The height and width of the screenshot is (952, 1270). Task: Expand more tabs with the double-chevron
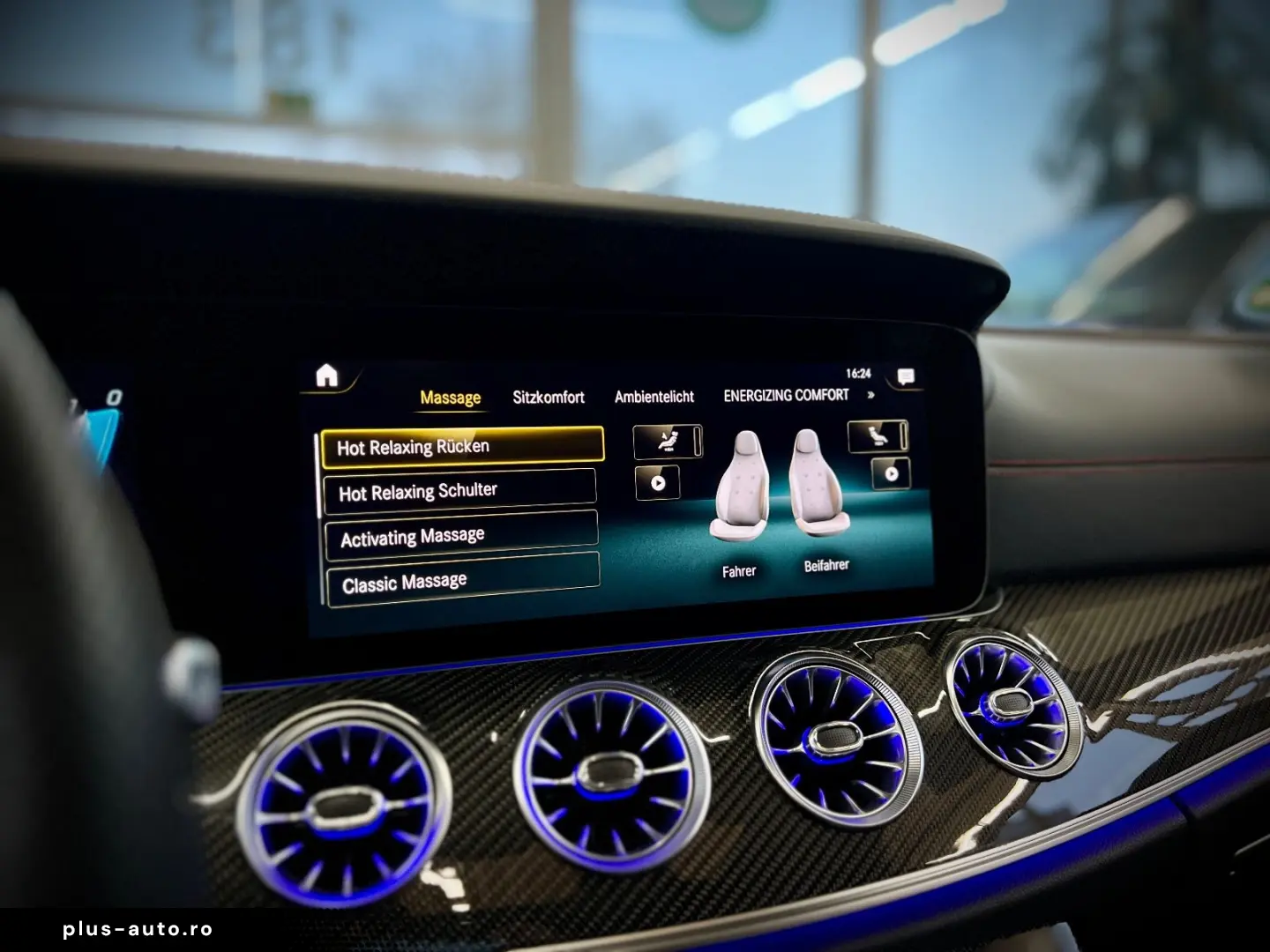870,396
